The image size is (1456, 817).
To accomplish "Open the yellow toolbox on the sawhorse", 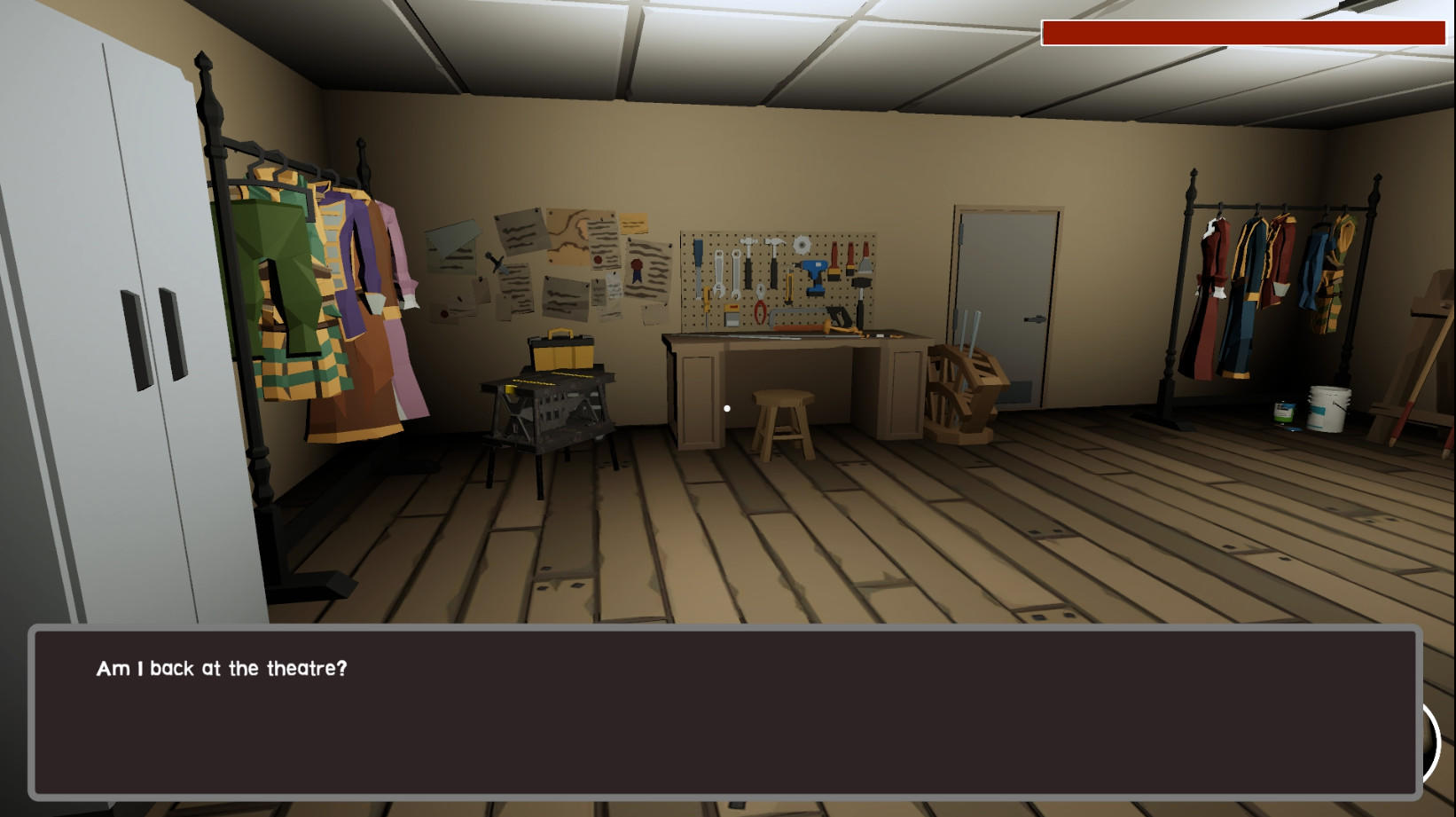I will coord(560,350).
